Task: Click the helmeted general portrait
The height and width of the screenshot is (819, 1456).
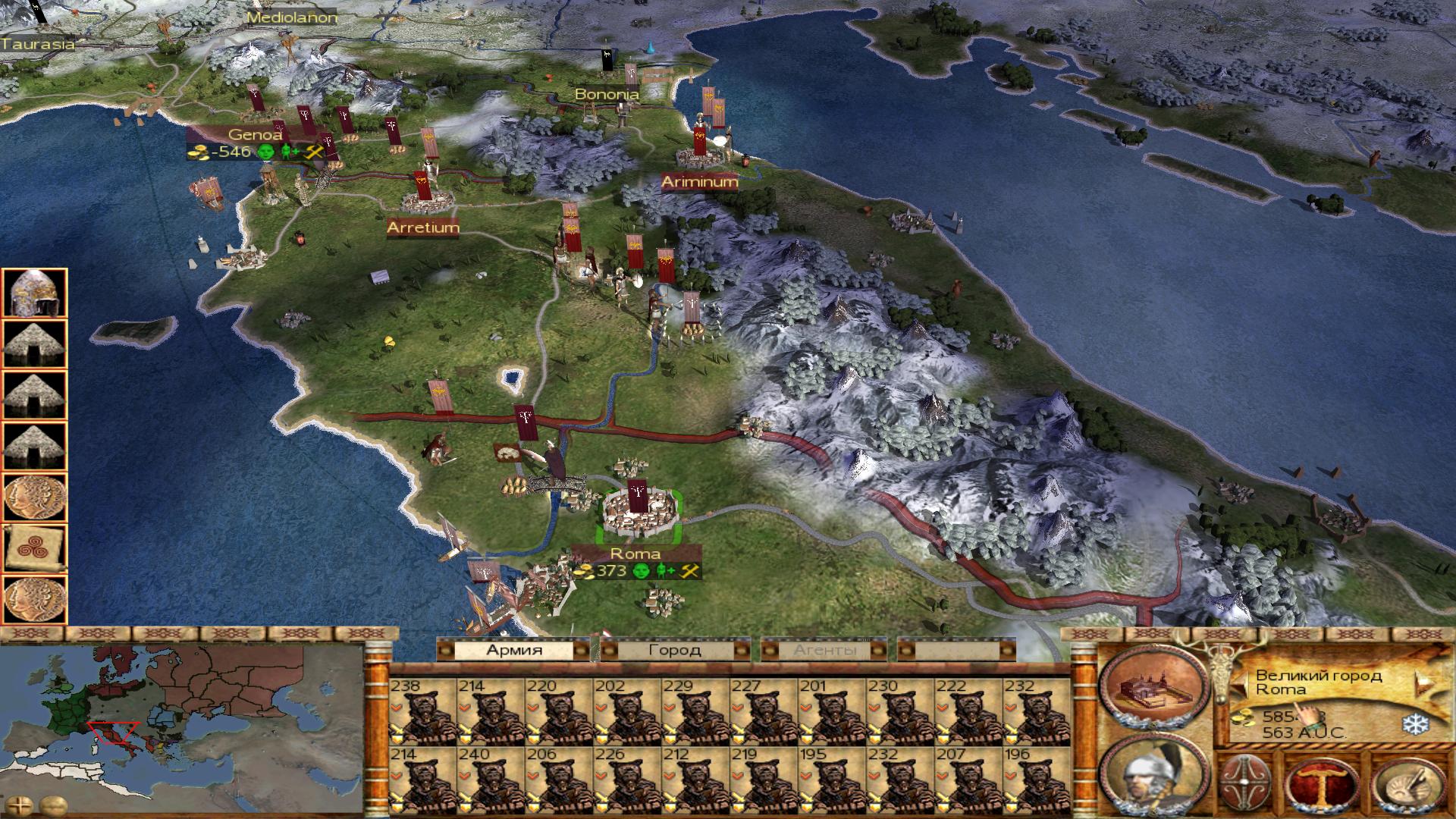Action: tap(1153, 776)
